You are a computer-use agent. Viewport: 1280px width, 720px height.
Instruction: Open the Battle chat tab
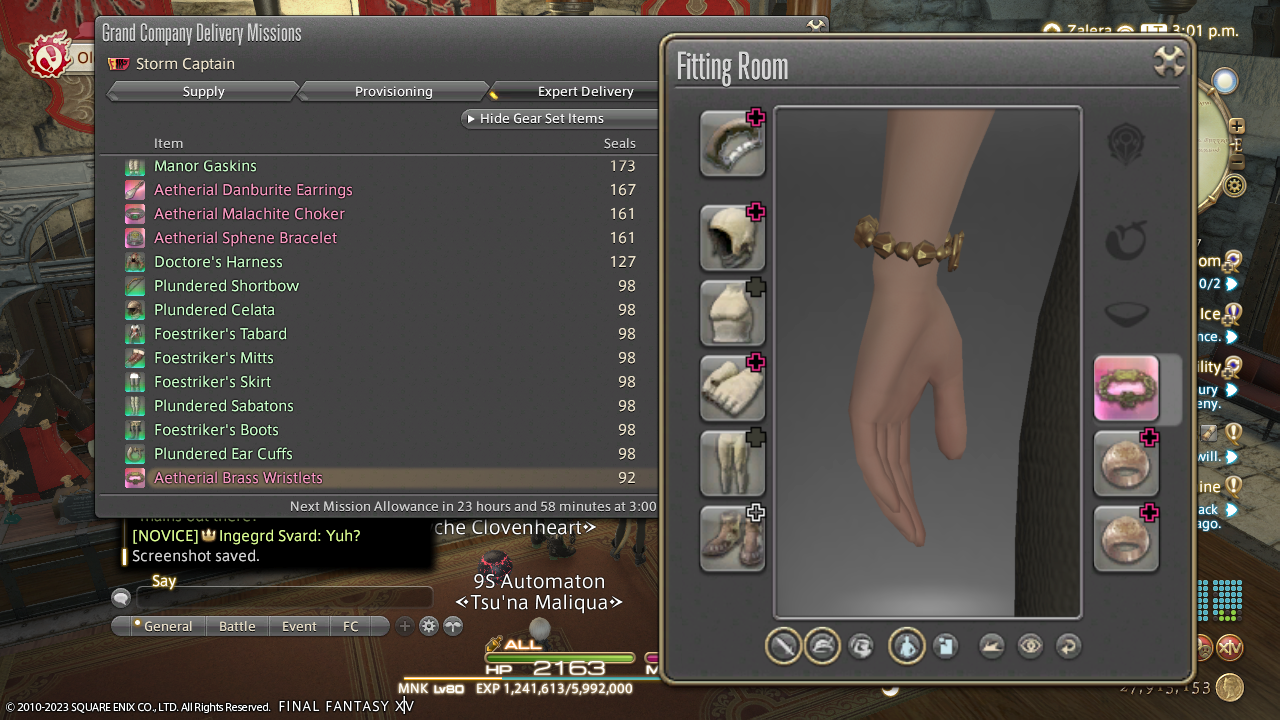coord(237,626)
